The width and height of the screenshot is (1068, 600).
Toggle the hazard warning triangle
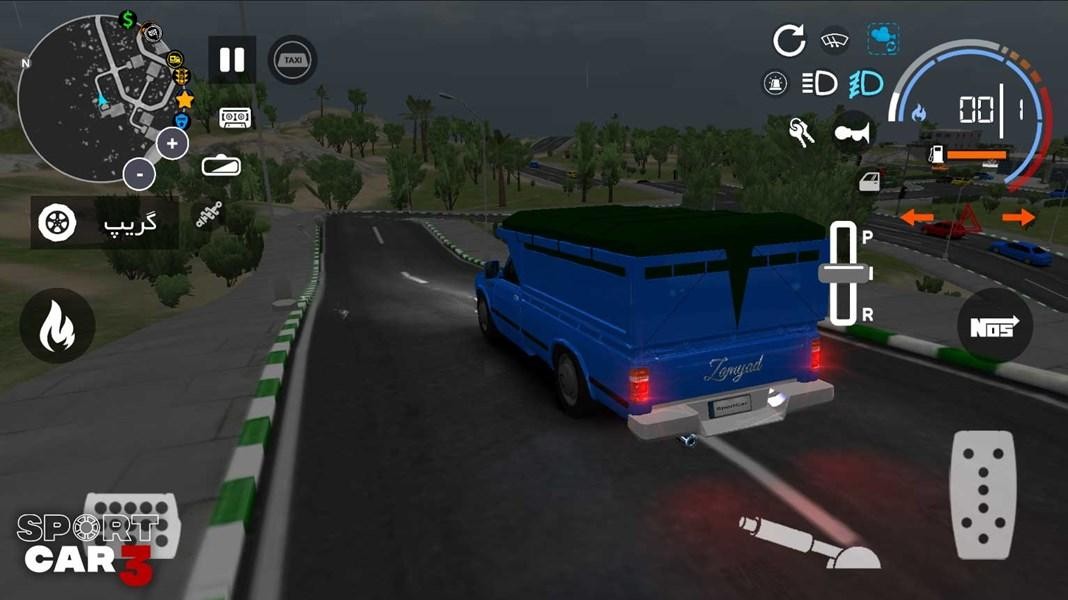tap(968, 217)
